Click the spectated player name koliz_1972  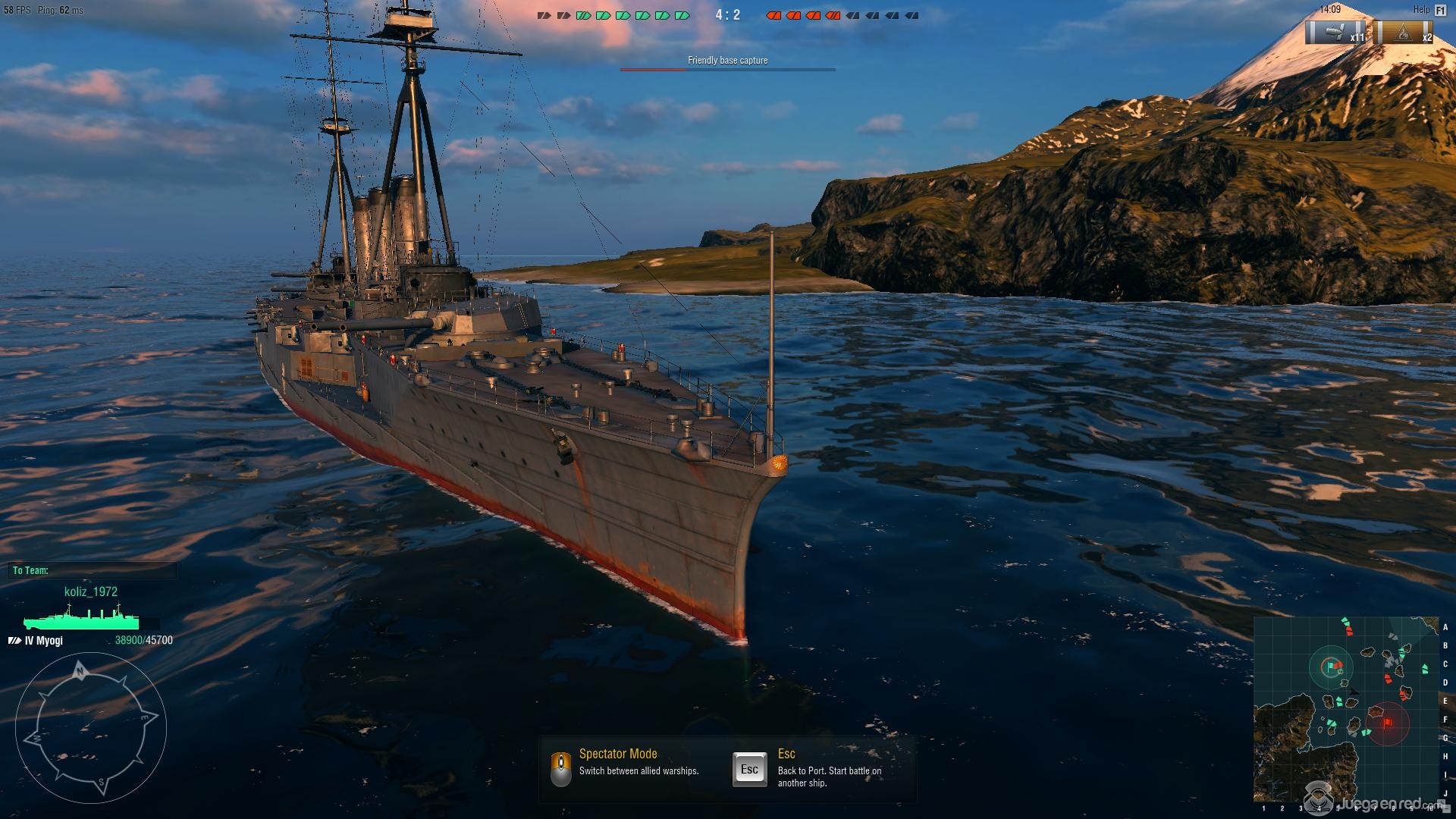[x=91, y=591]
